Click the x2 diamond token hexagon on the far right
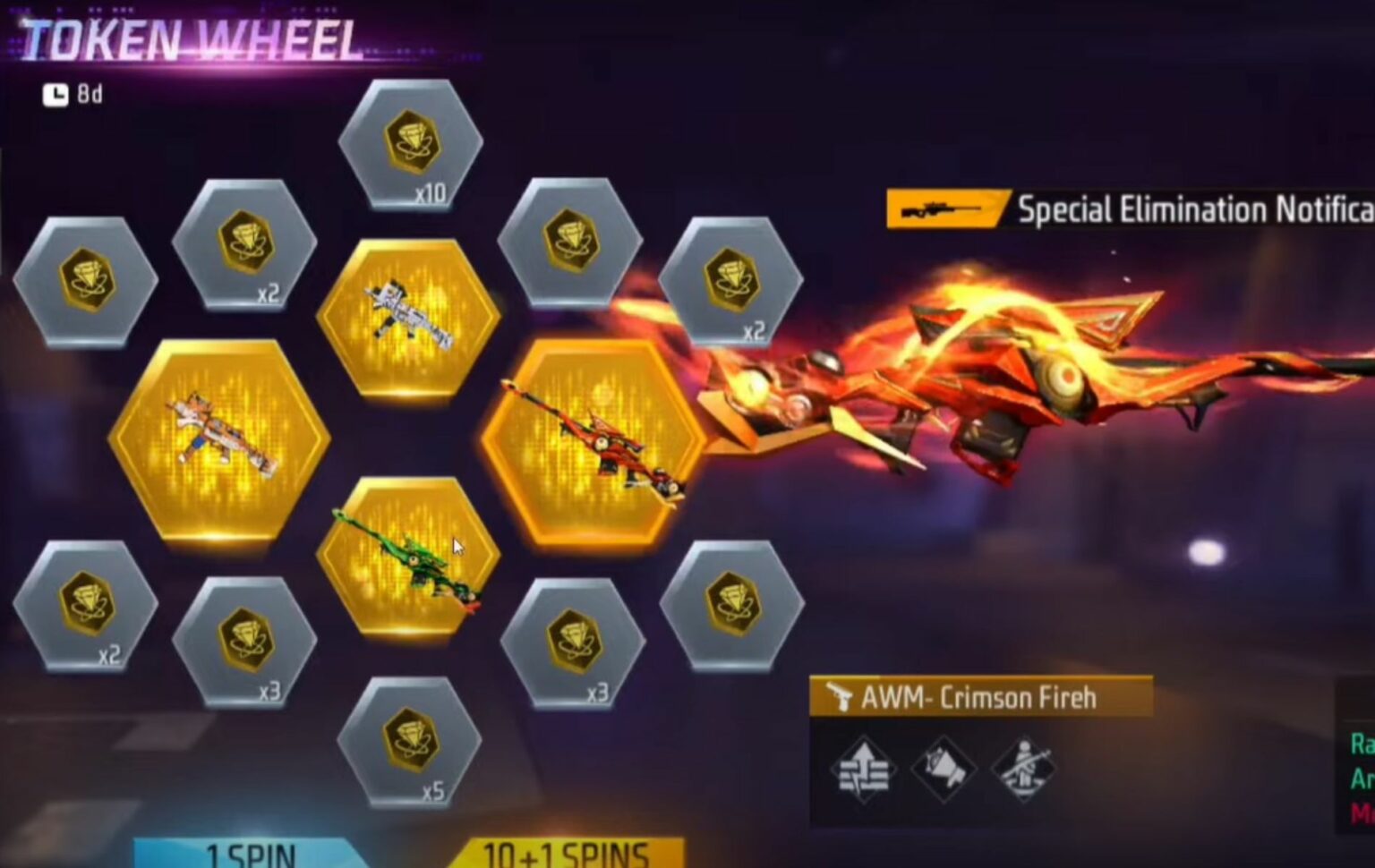The width and height of the screenshot is (1375, 868). pyautogui.click(x=730, y=282)
